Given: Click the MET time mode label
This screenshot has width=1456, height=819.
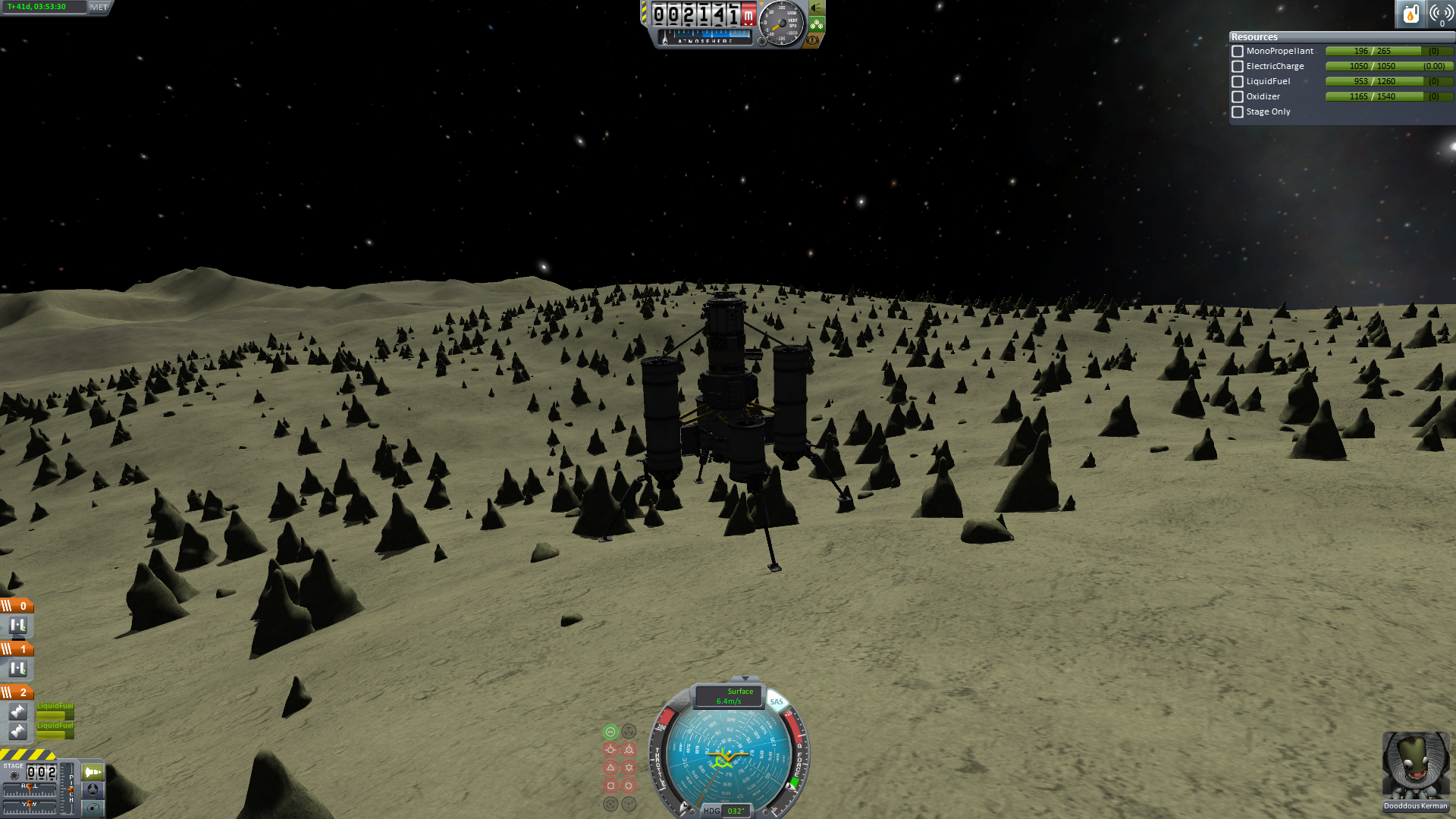Looking at the screenshot, I should (x=99, y=8).
